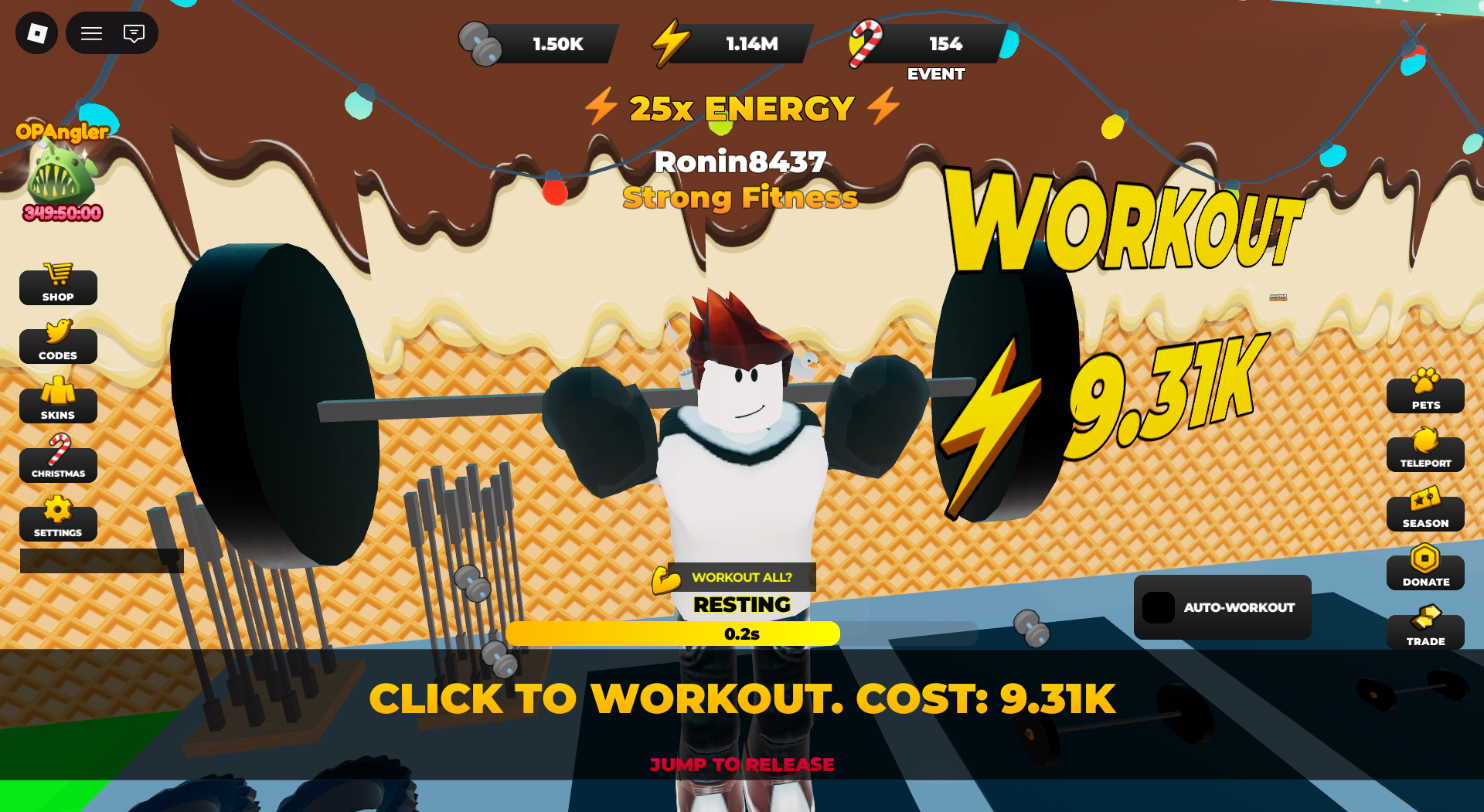
Task: Click the yellow 0.2s resting progress bar
Action: click(x=672, y=634)
